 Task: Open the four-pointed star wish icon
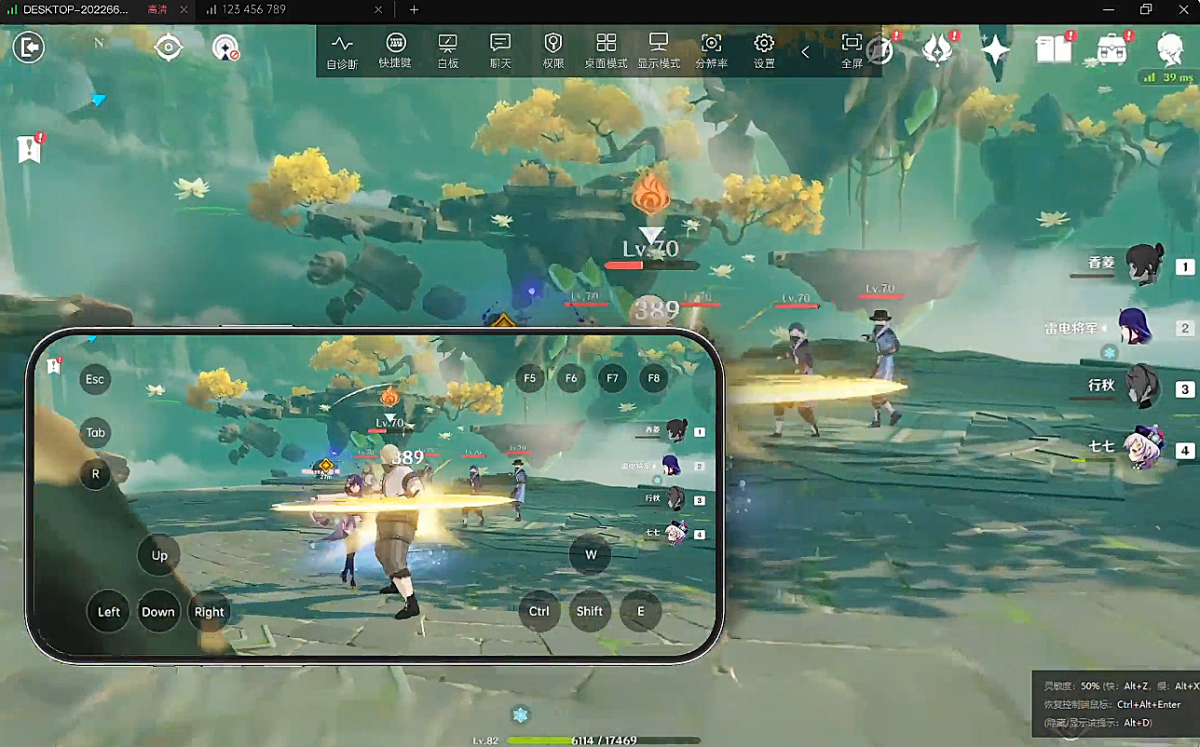[995, 48]
